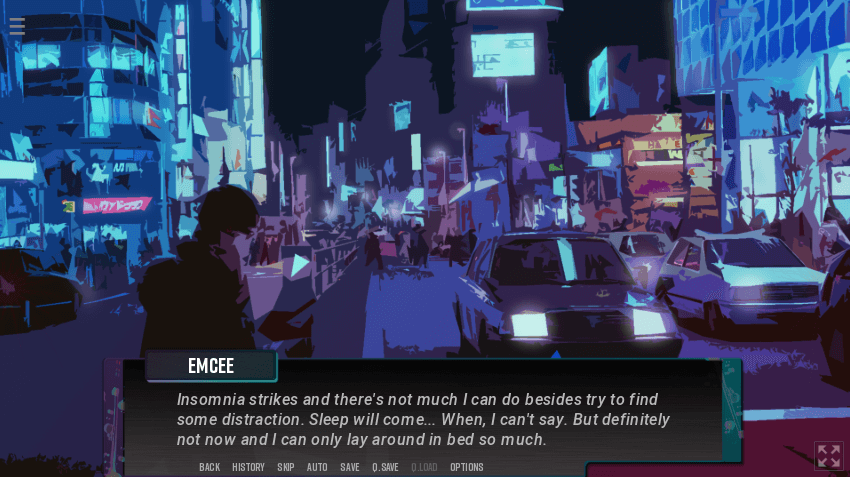Viewport: 850px width, 477px height.
Task: Quick save with Q.Save
Action: (x=385, y=467)
